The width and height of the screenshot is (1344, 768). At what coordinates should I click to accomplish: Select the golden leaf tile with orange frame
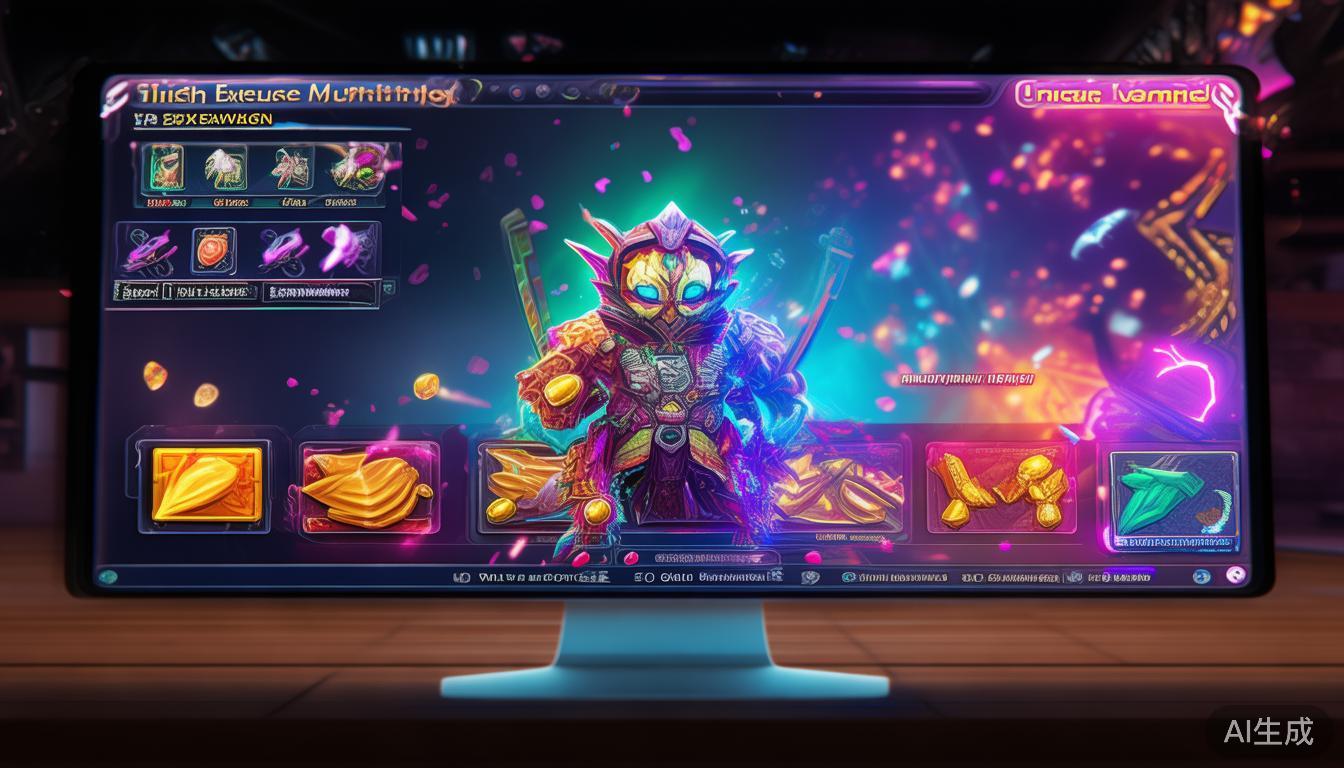pos(207,484)
